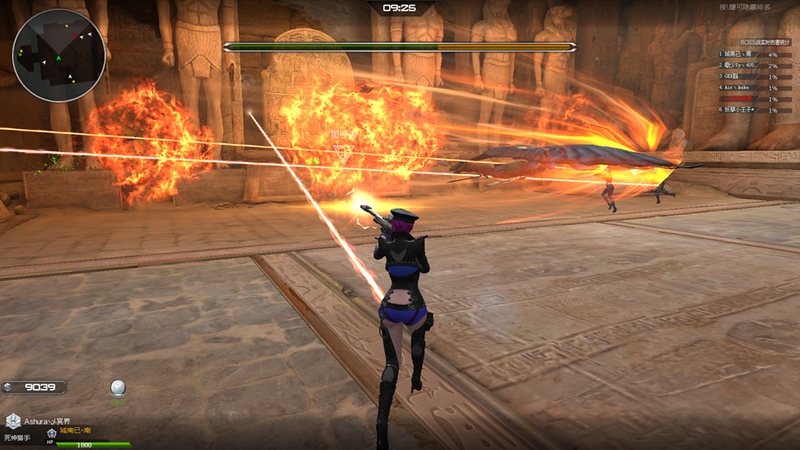Click the Ashura clan badge icon
Screen dimensions: 800x450
(x=13, y=422)
